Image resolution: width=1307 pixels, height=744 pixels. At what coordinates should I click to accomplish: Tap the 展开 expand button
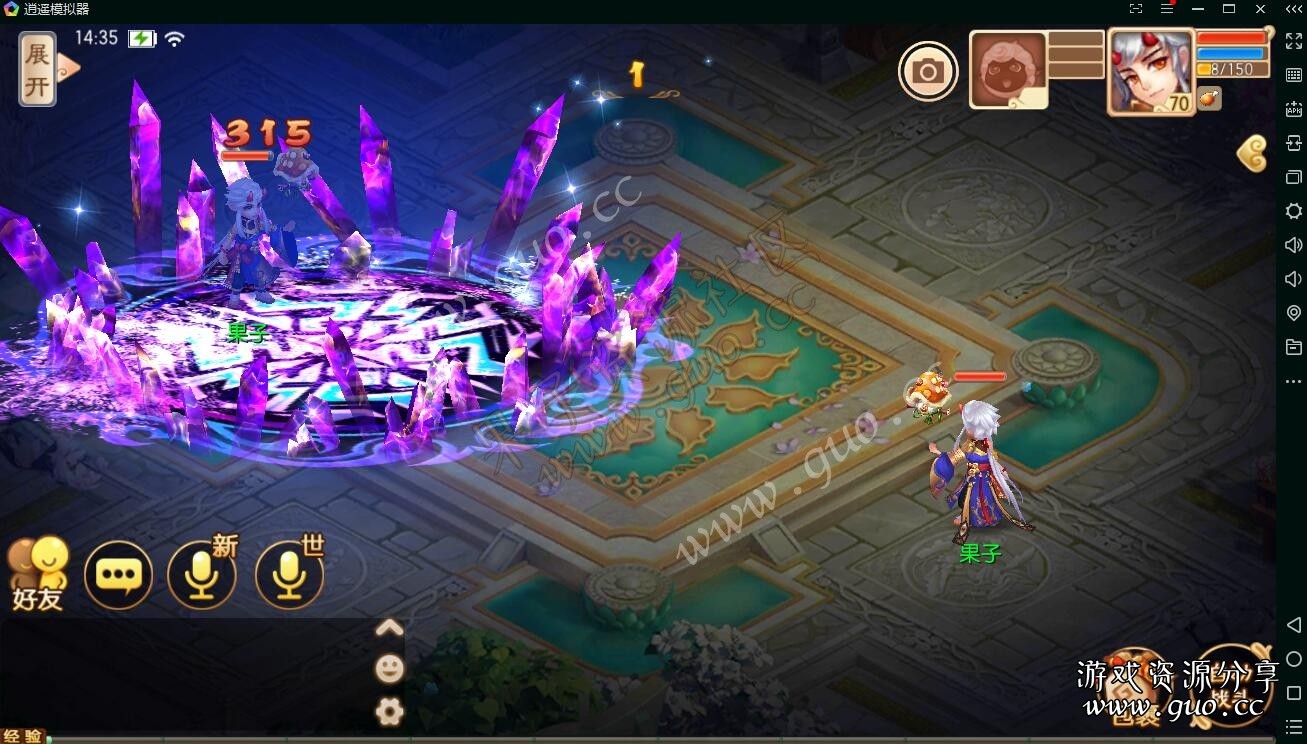pyautogui.click(x=38, y=68)
